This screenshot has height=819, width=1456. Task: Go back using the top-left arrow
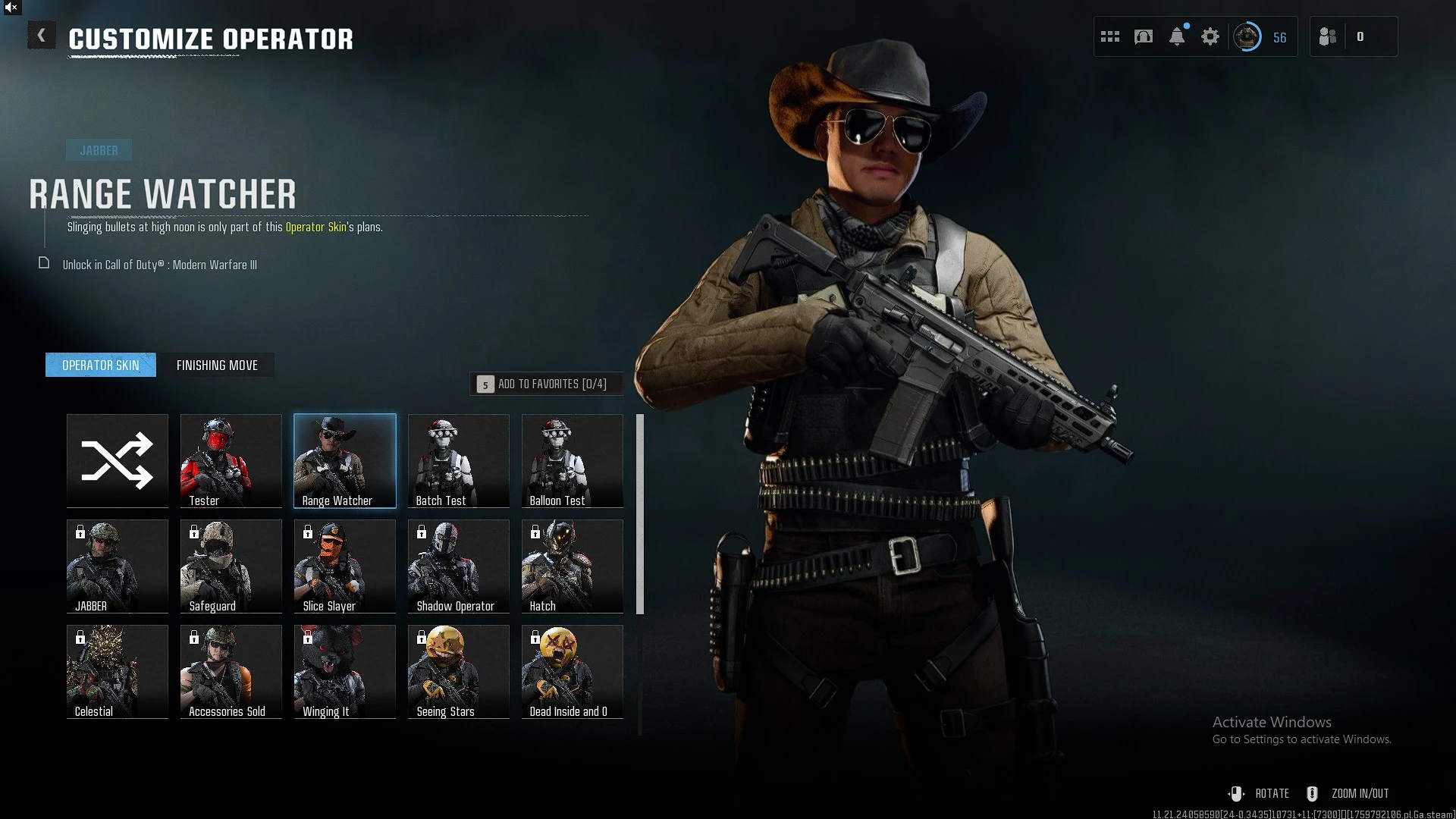42,36
